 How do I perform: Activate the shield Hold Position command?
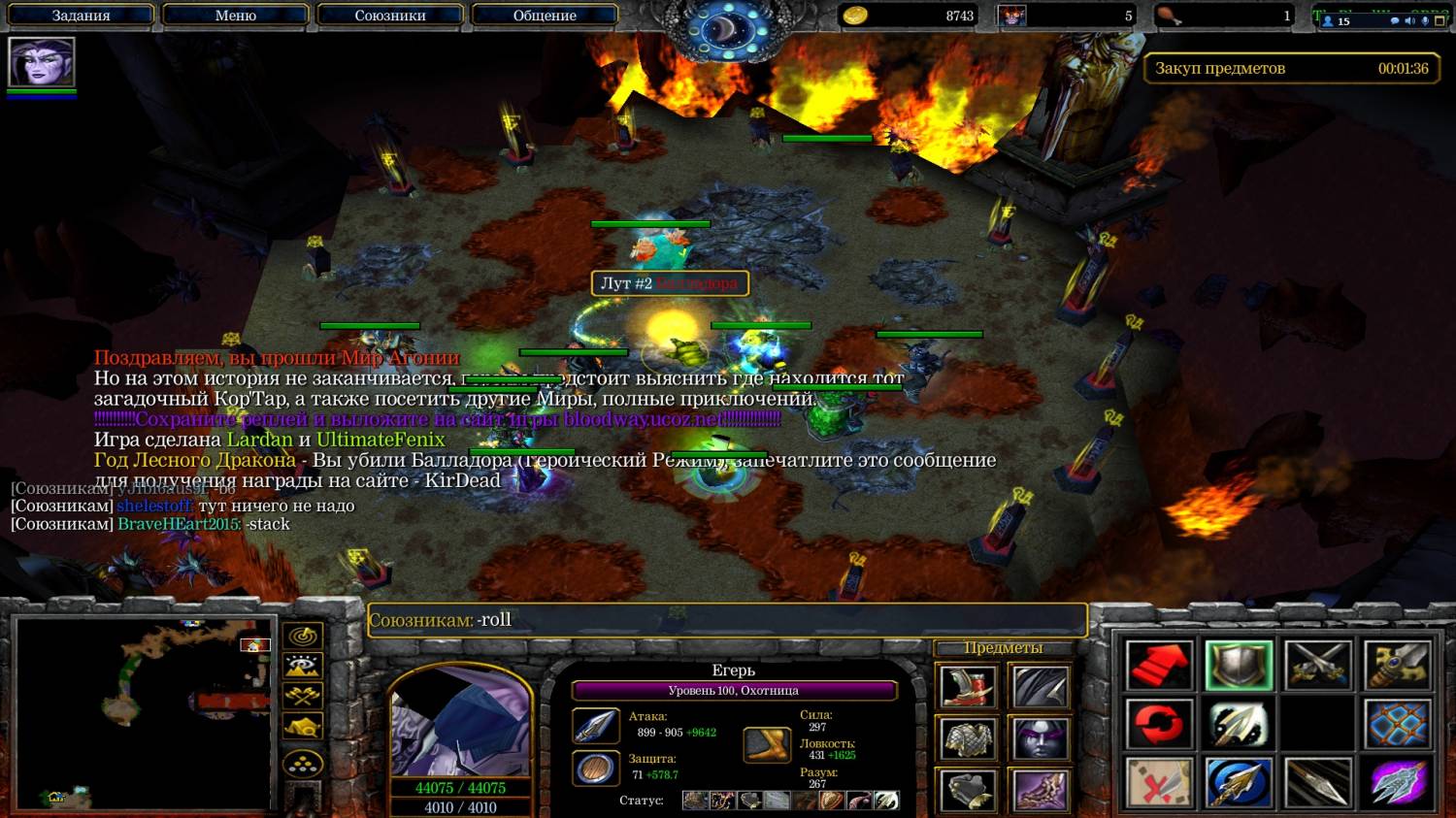[x=1239, y=666]
